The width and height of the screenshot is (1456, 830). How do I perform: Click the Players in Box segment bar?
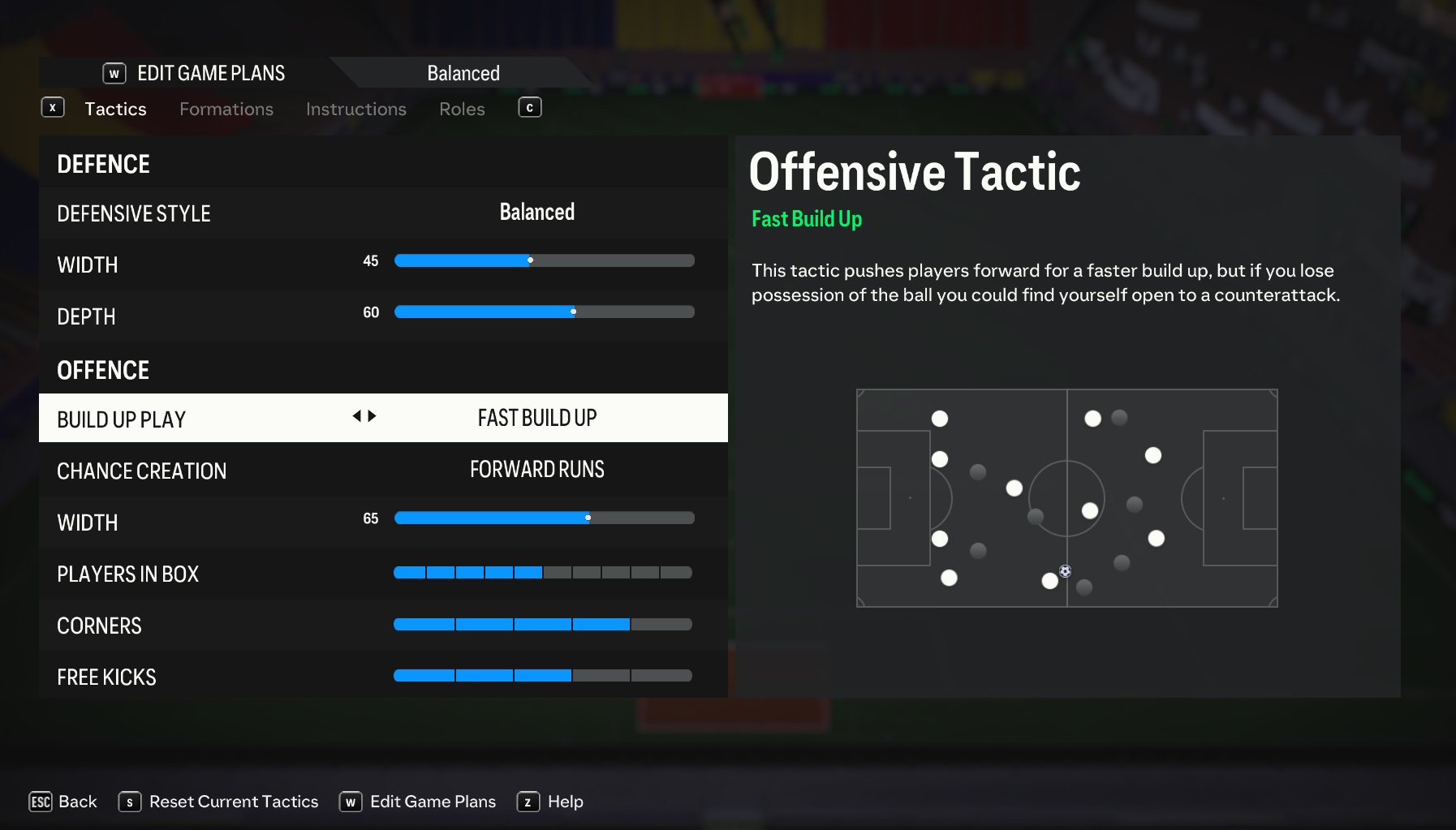542,573
